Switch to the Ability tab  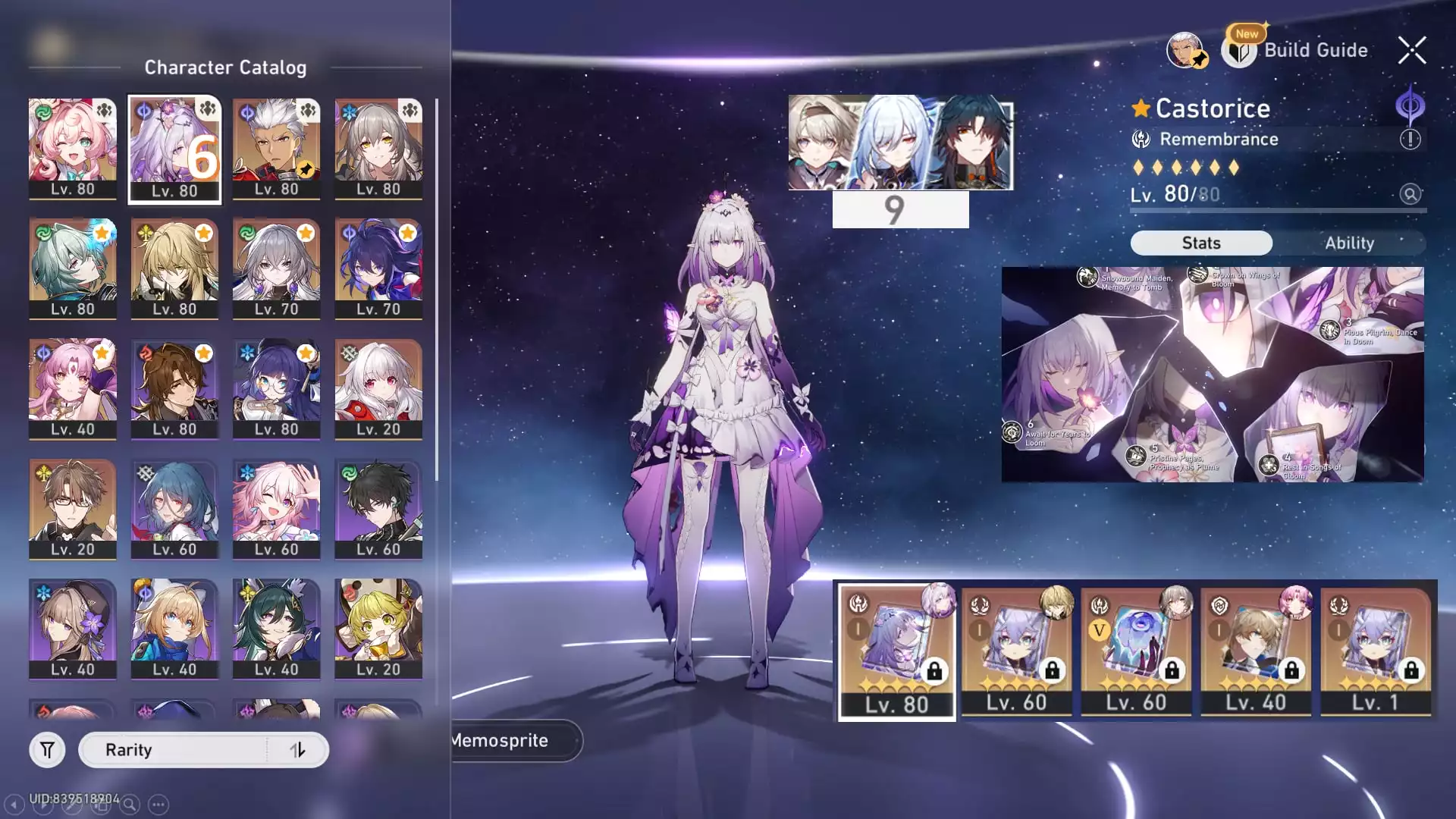tap(1349, 243)
